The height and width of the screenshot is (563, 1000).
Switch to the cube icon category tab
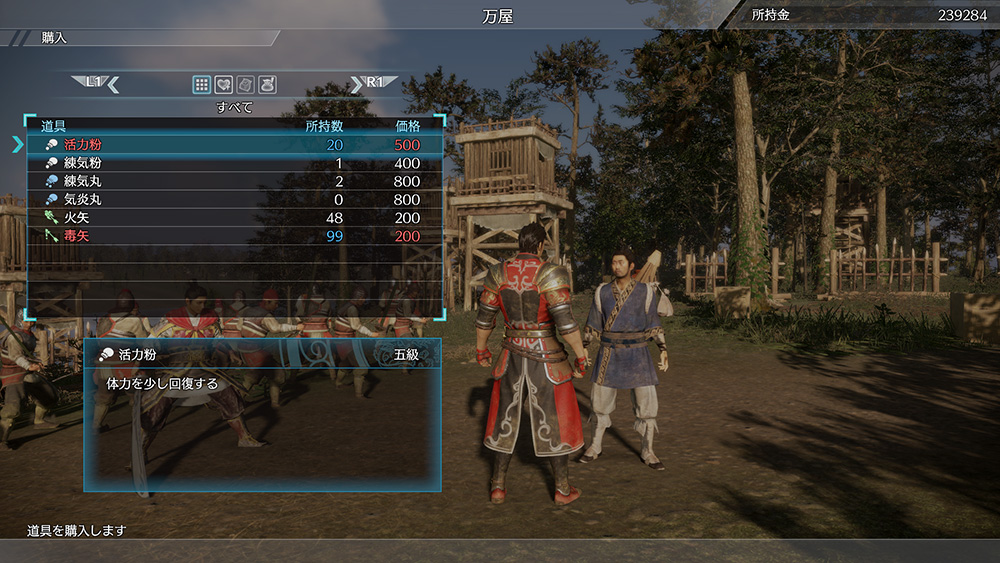(x=246, y=84)
